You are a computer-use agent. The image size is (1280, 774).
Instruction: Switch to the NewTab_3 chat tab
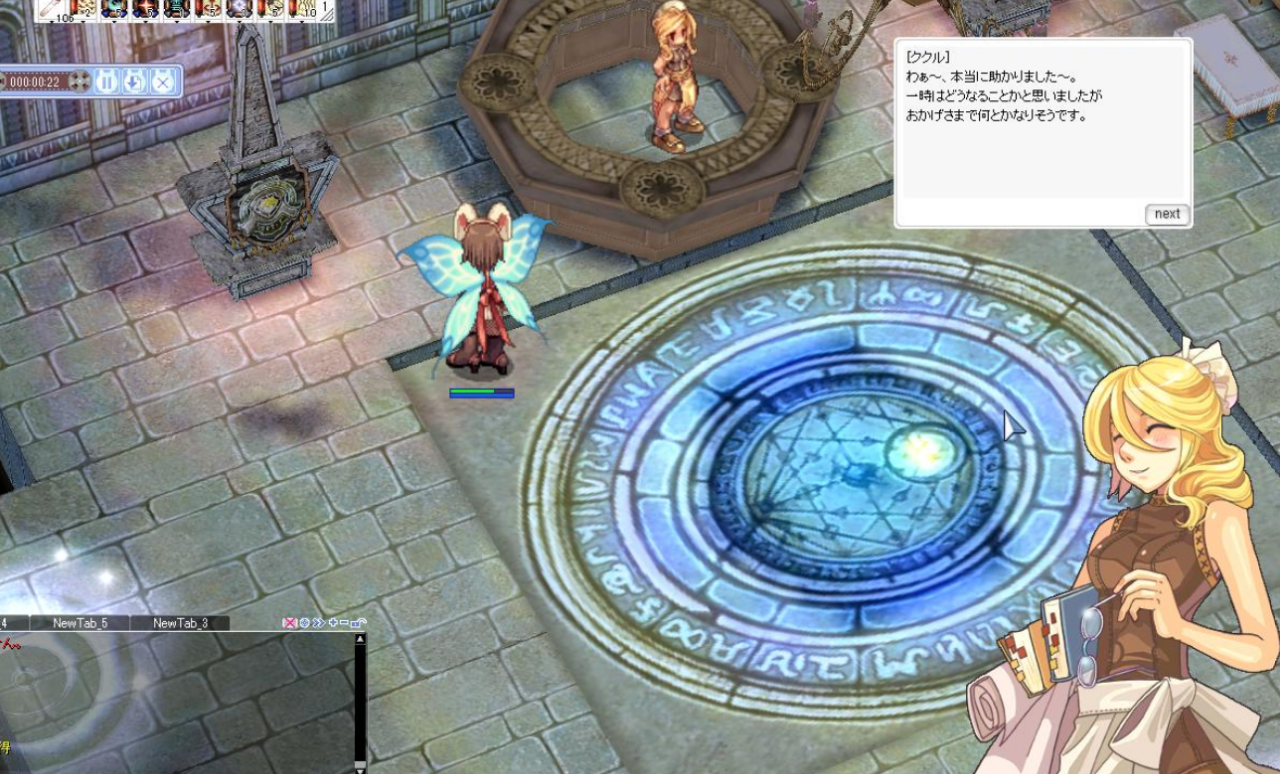(180, 623)
